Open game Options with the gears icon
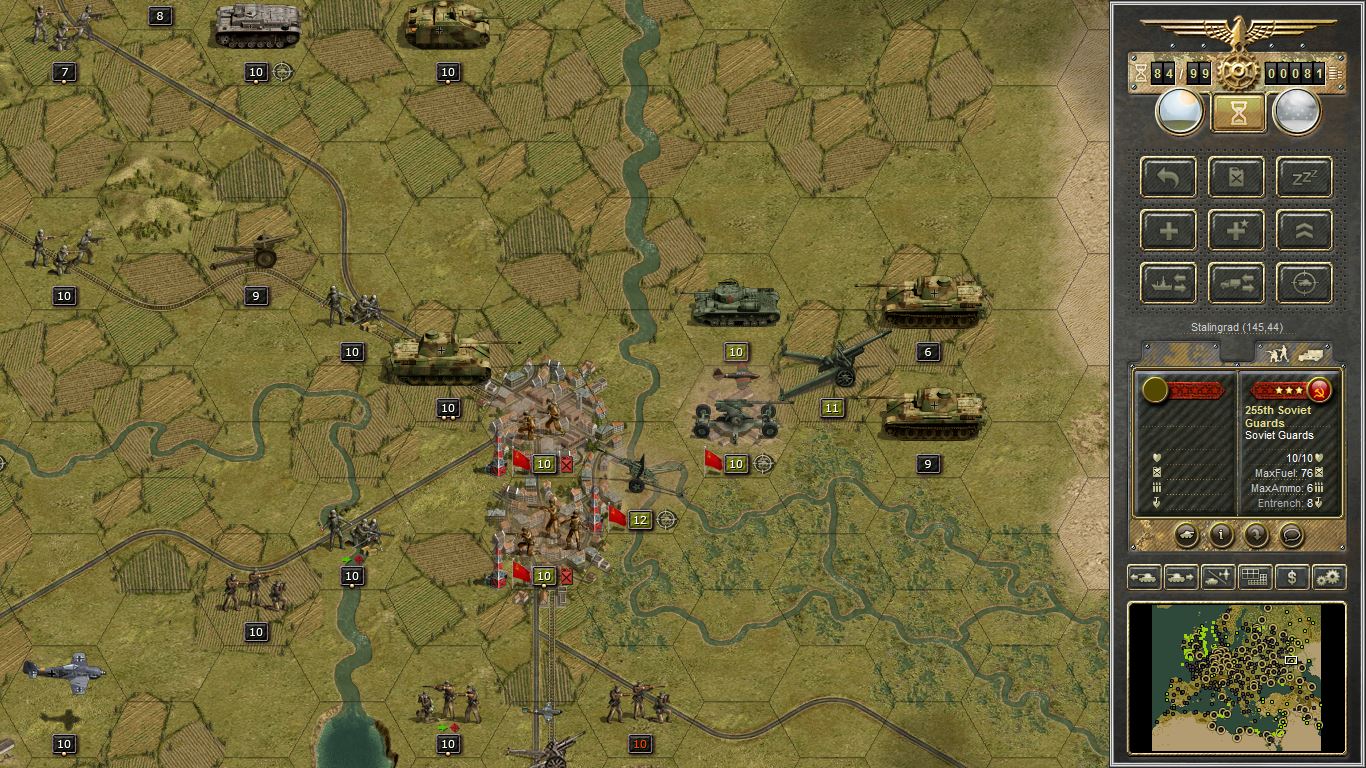 (1329, 577)
